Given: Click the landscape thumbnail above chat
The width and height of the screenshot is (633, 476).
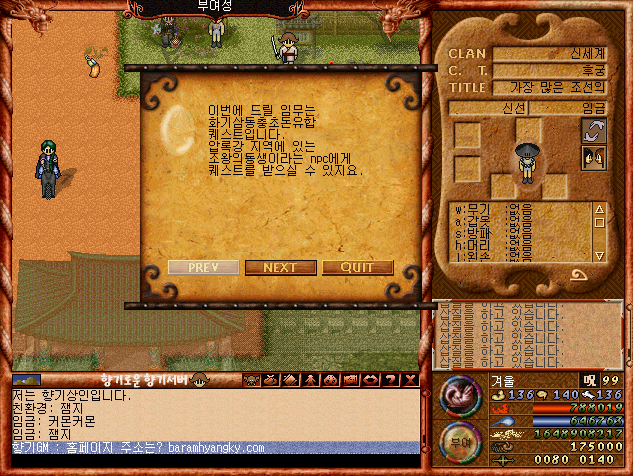Looking at the screenshot, I should [27, 380].
